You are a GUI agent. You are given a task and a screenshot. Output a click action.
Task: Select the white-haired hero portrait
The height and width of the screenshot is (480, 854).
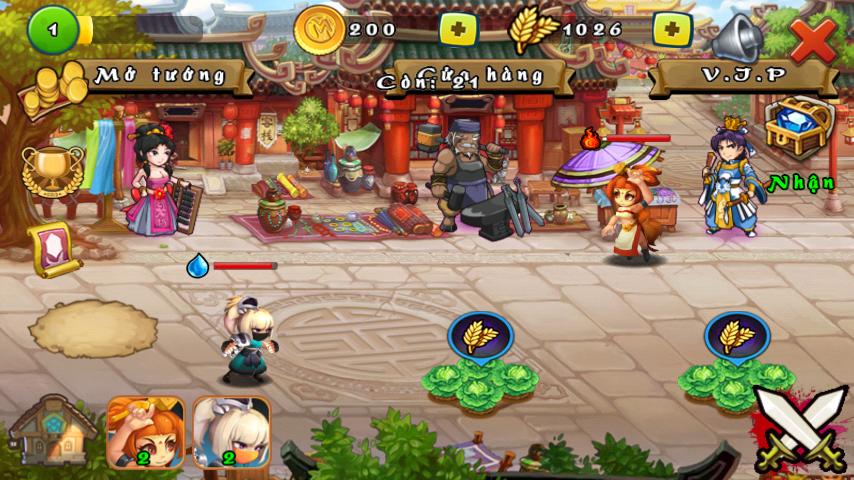tap(231, 432)
